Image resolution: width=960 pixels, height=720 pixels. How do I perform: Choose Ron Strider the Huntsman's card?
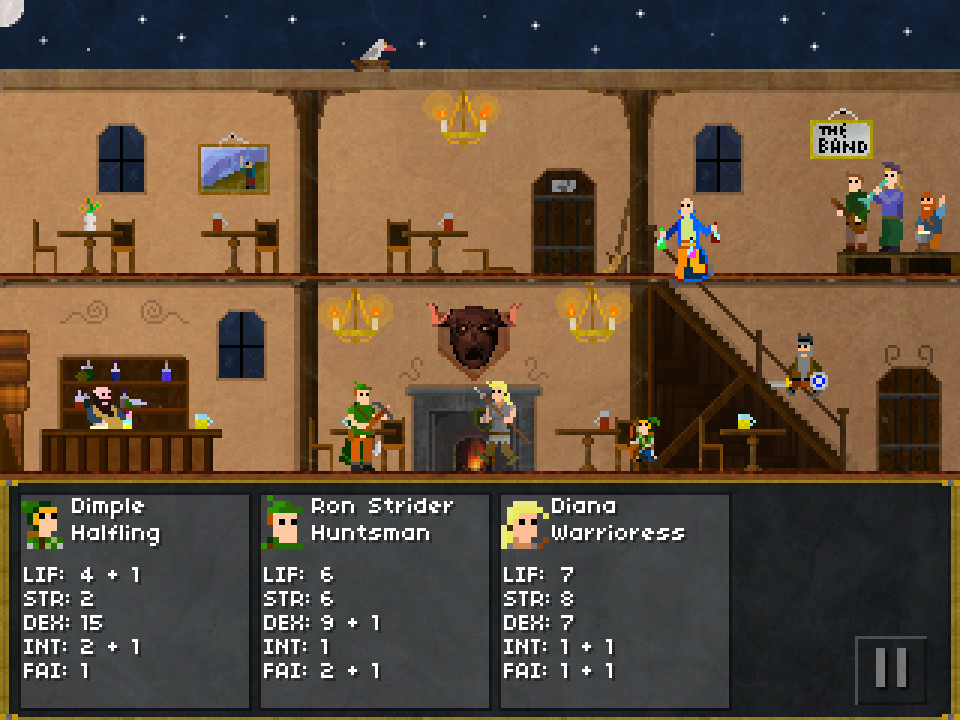click(375, 600)
